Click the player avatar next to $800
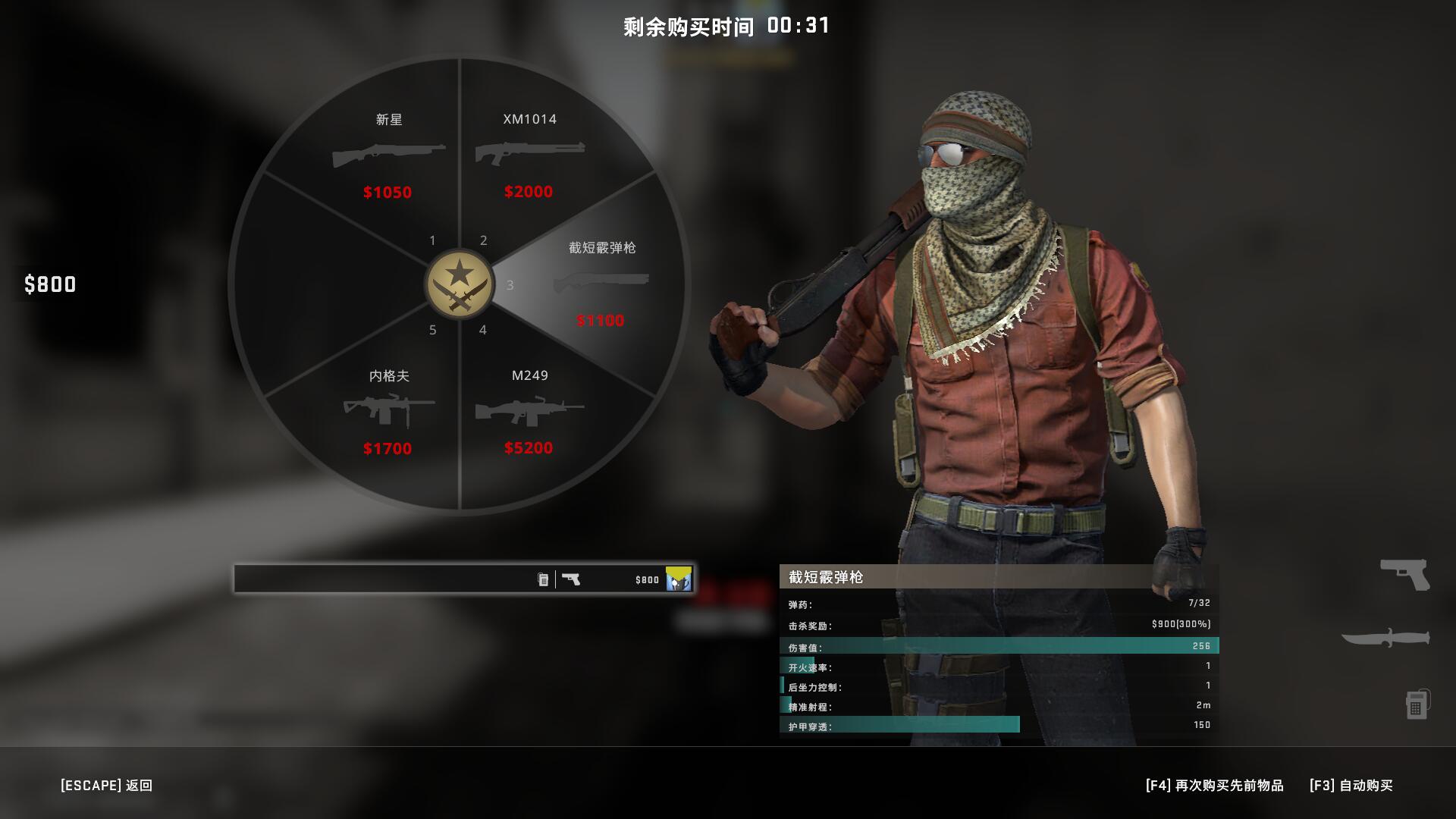Image resolution: width=1456 pixels, height=819 pixels. pyautogui.click(x=678, y=579)
